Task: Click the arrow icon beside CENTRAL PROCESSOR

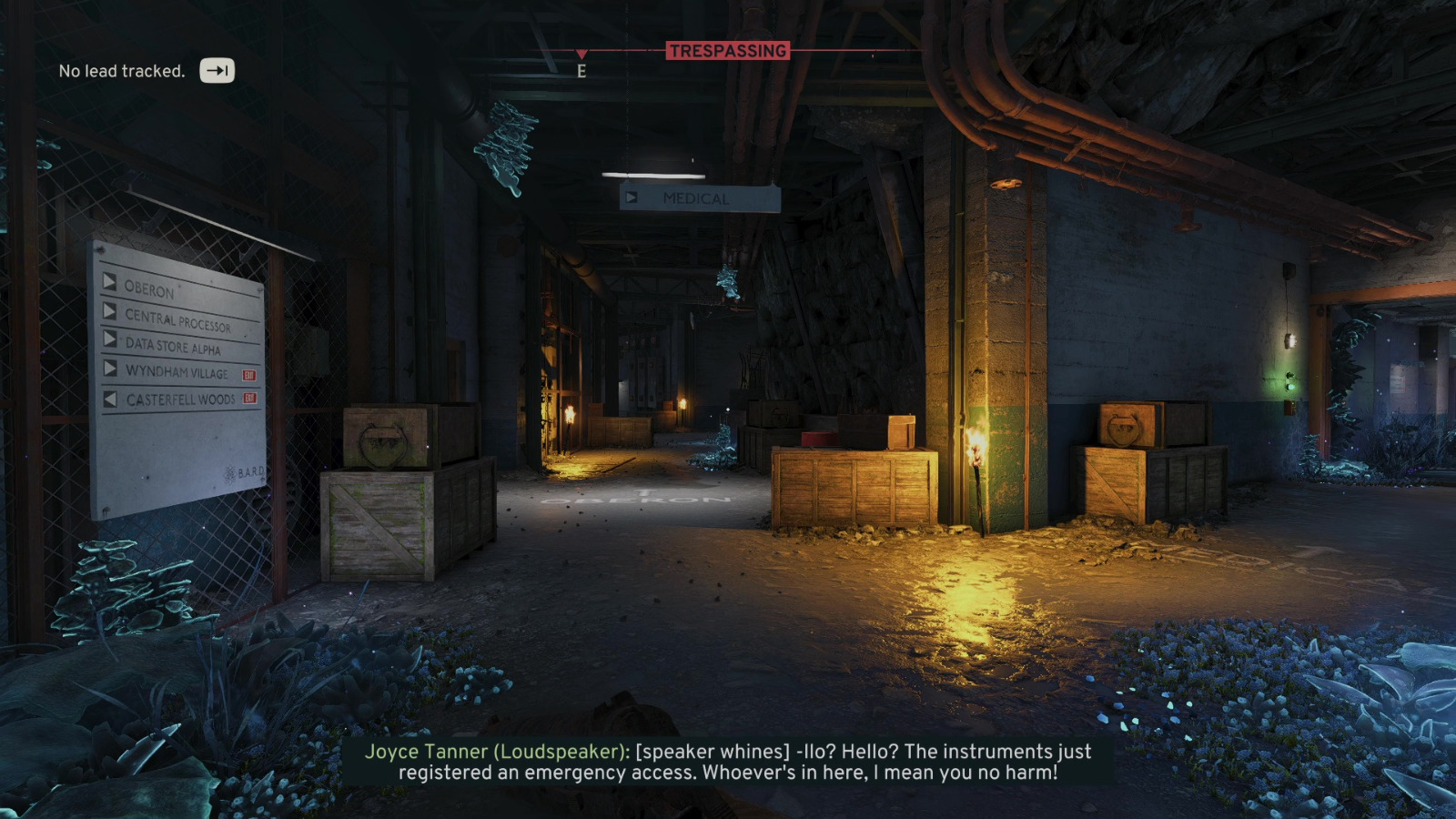Action: (110, 313)
